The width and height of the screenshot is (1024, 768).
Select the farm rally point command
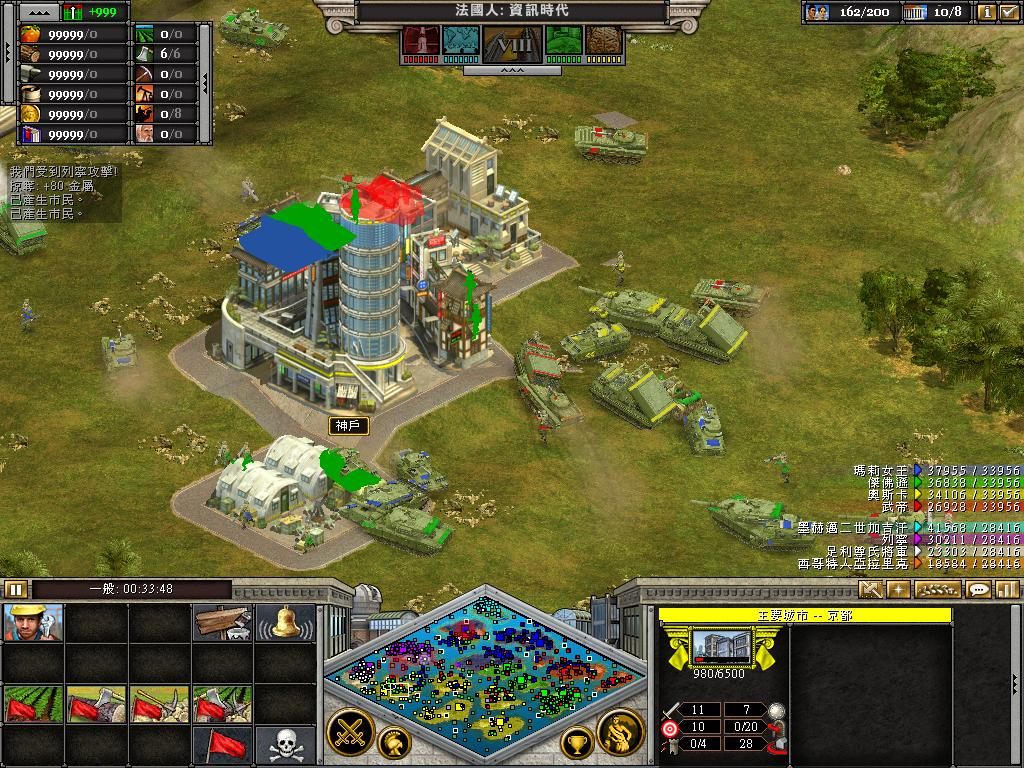(x=32, y=704)
